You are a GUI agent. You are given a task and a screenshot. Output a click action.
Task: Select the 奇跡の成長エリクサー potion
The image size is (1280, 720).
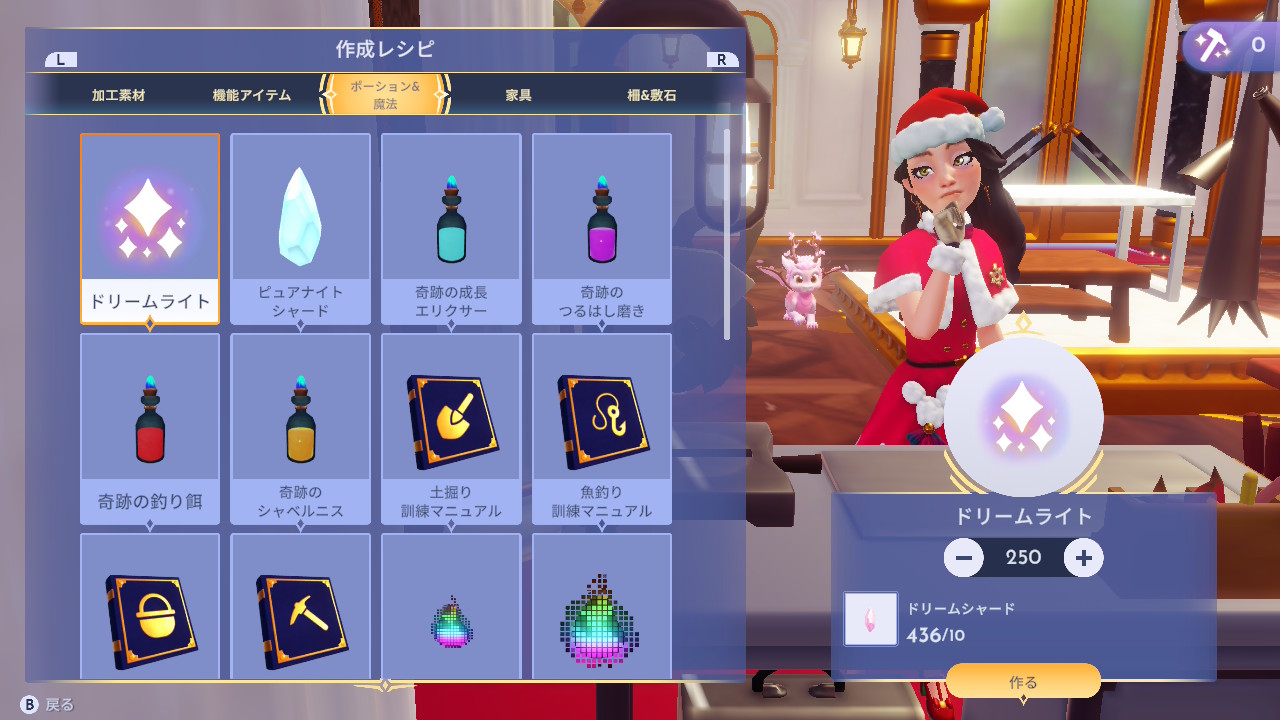click(x=451, y=228)
